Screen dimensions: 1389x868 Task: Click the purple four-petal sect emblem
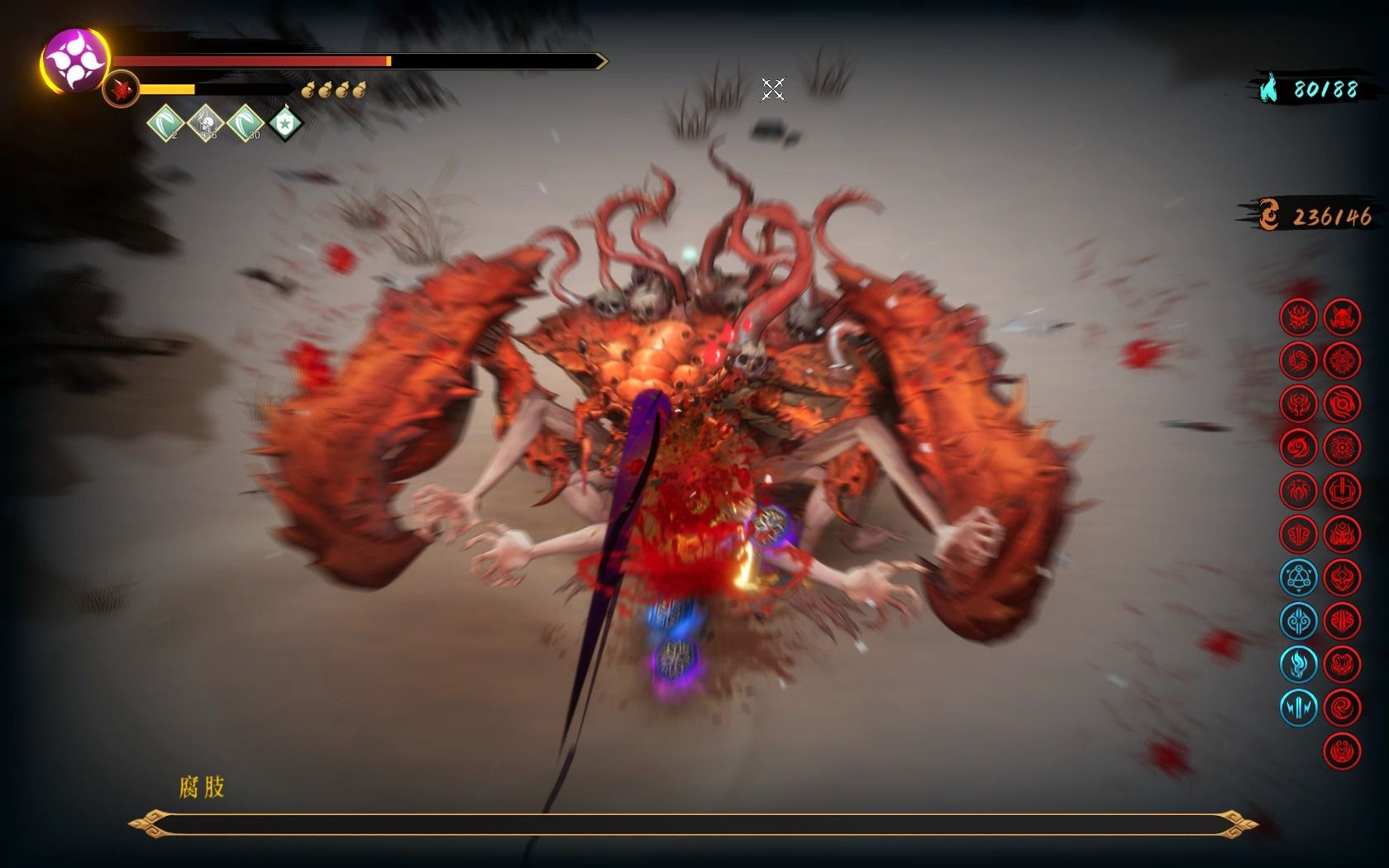coord(74,60)
